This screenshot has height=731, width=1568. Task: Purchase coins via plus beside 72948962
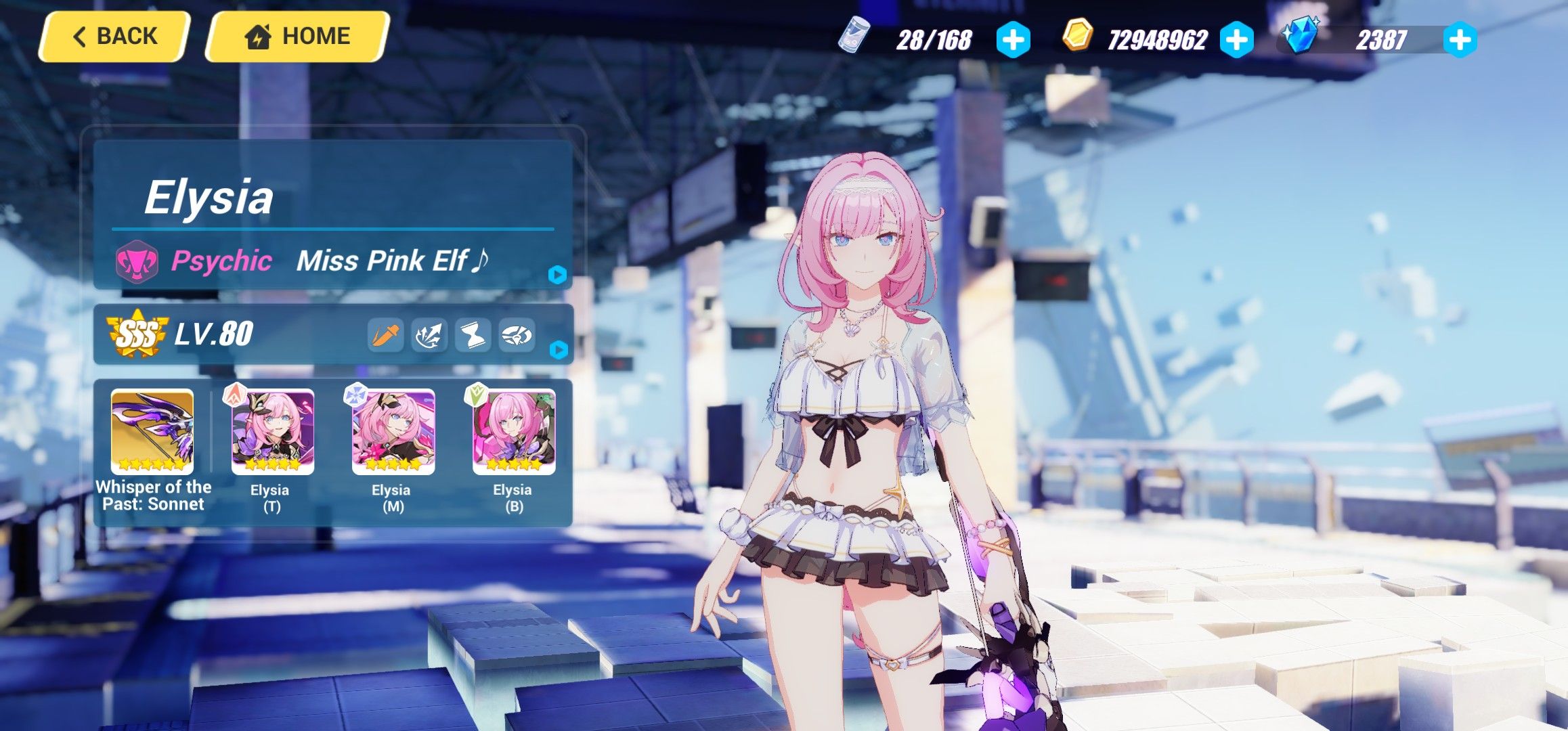(x=1237, y=41)
